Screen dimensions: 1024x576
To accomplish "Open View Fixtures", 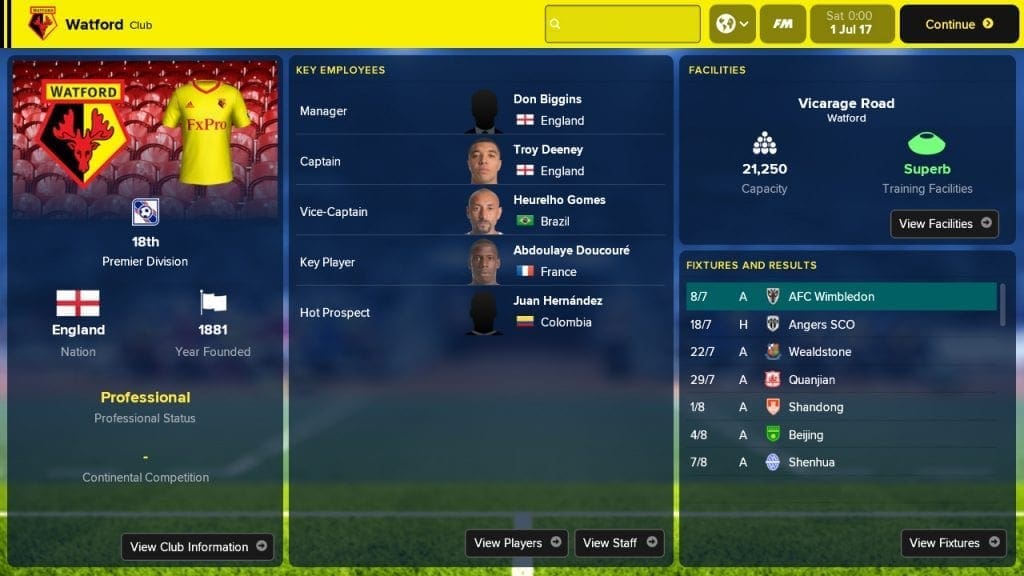I will click(x=953, y=543).
